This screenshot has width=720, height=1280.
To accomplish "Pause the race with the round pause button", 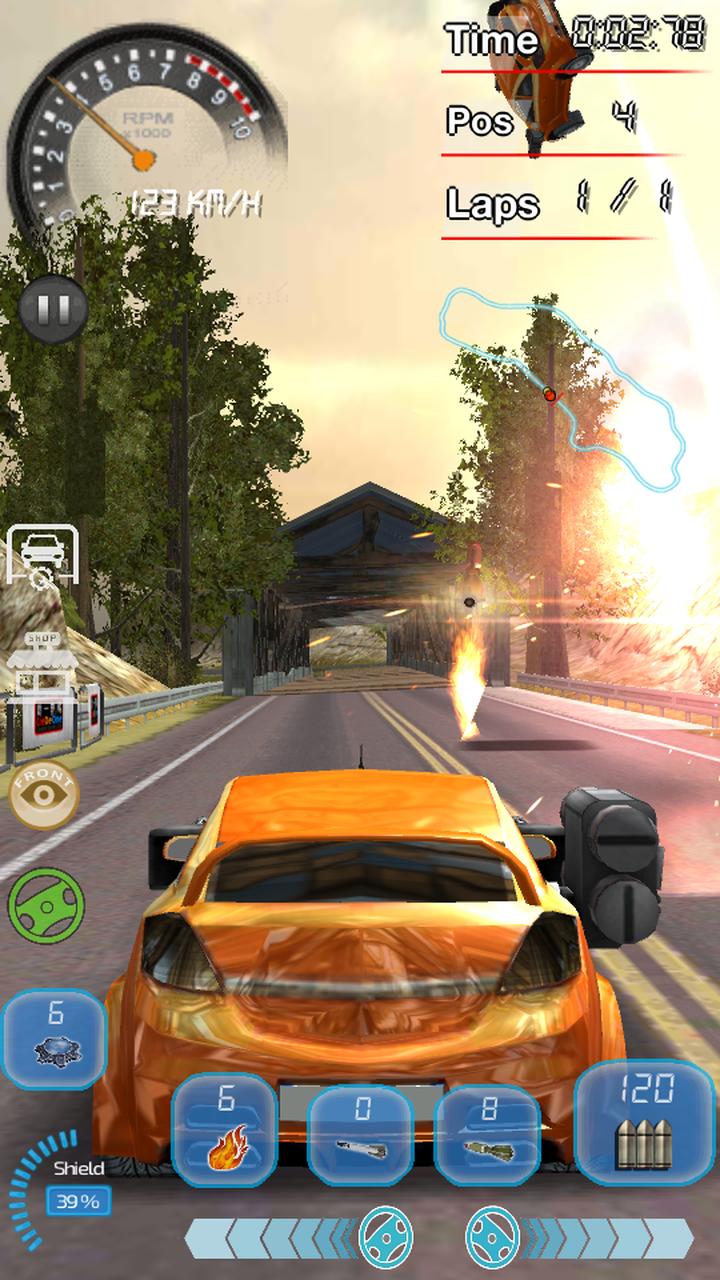I will click(52, 308).
